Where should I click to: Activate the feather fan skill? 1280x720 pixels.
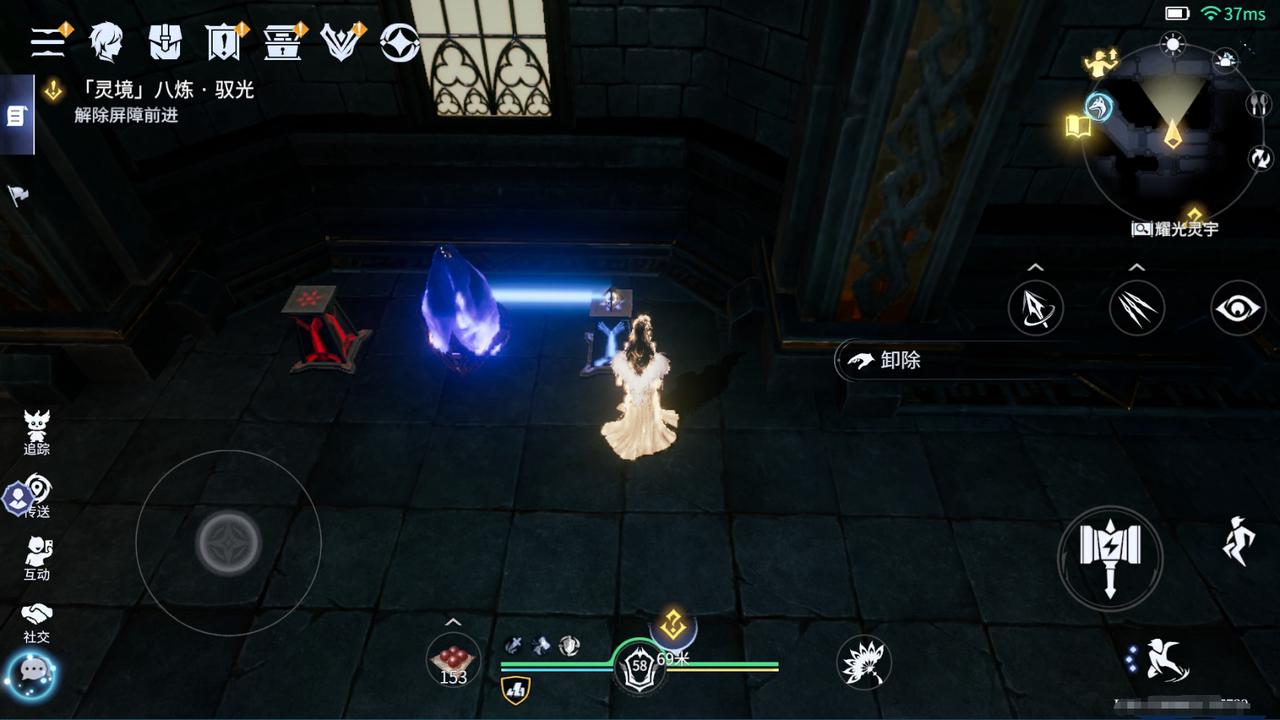863,662
